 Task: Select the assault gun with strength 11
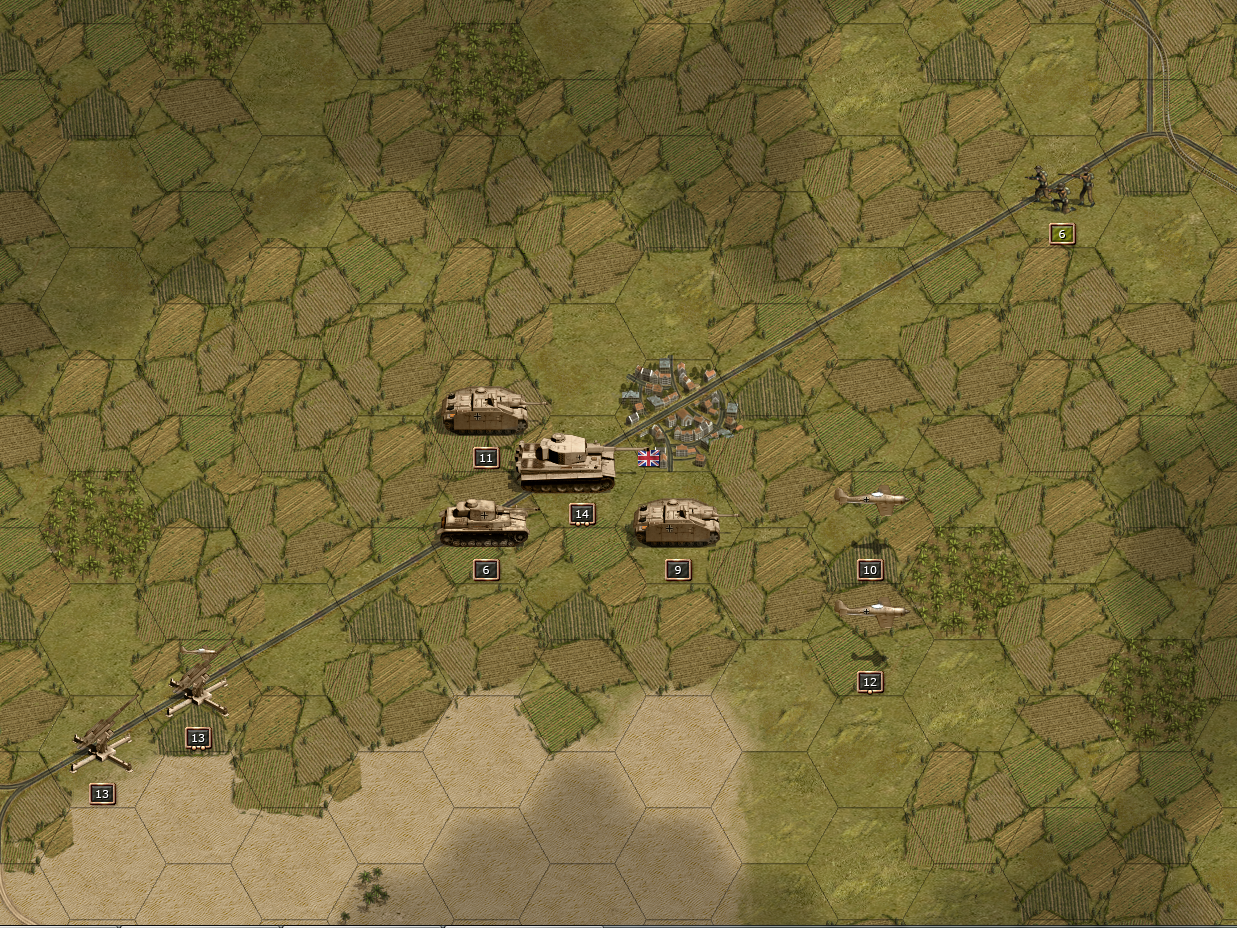click(485, 410)
